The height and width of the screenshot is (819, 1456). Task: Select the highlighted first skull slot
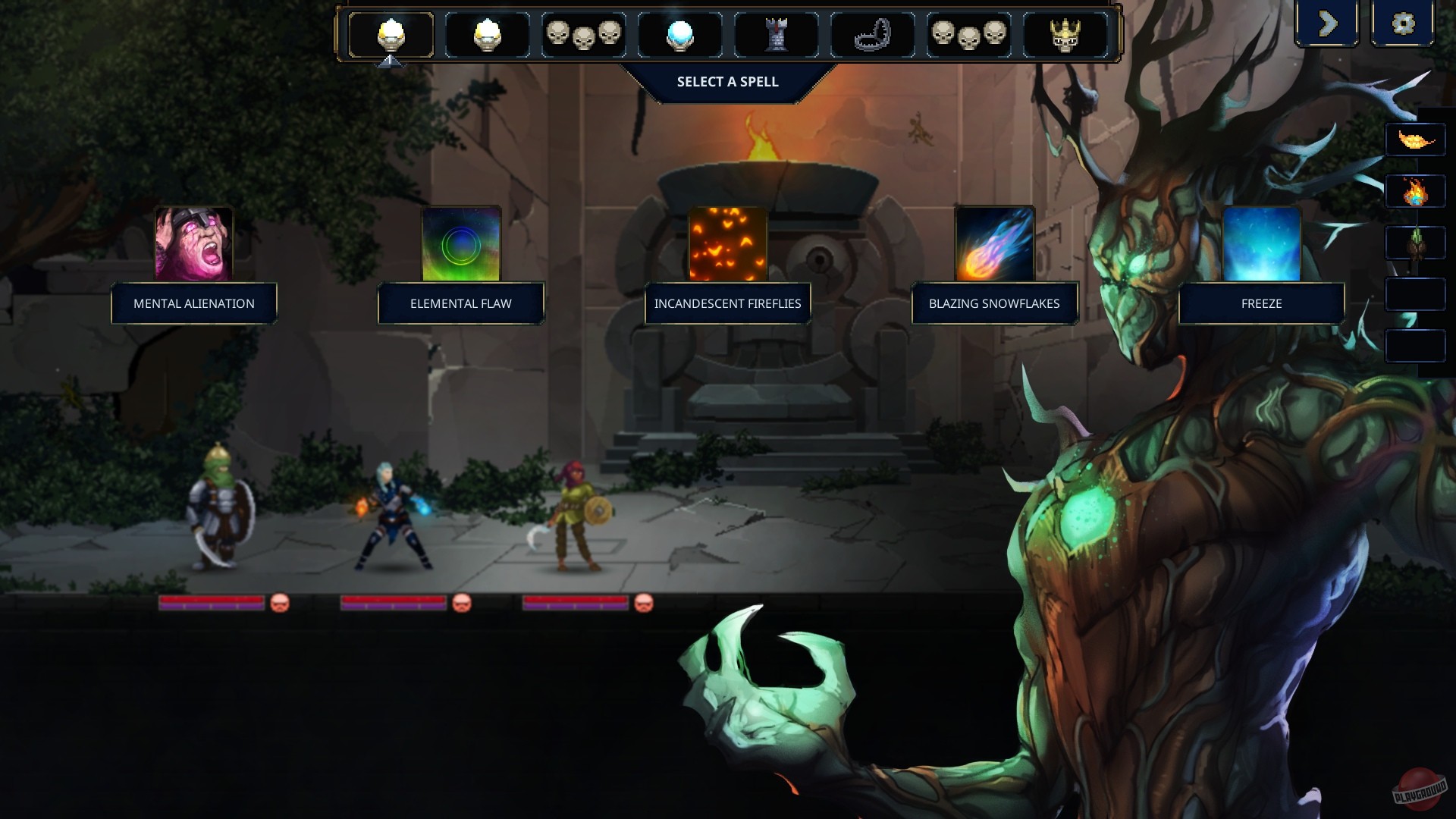pos(391,34)
